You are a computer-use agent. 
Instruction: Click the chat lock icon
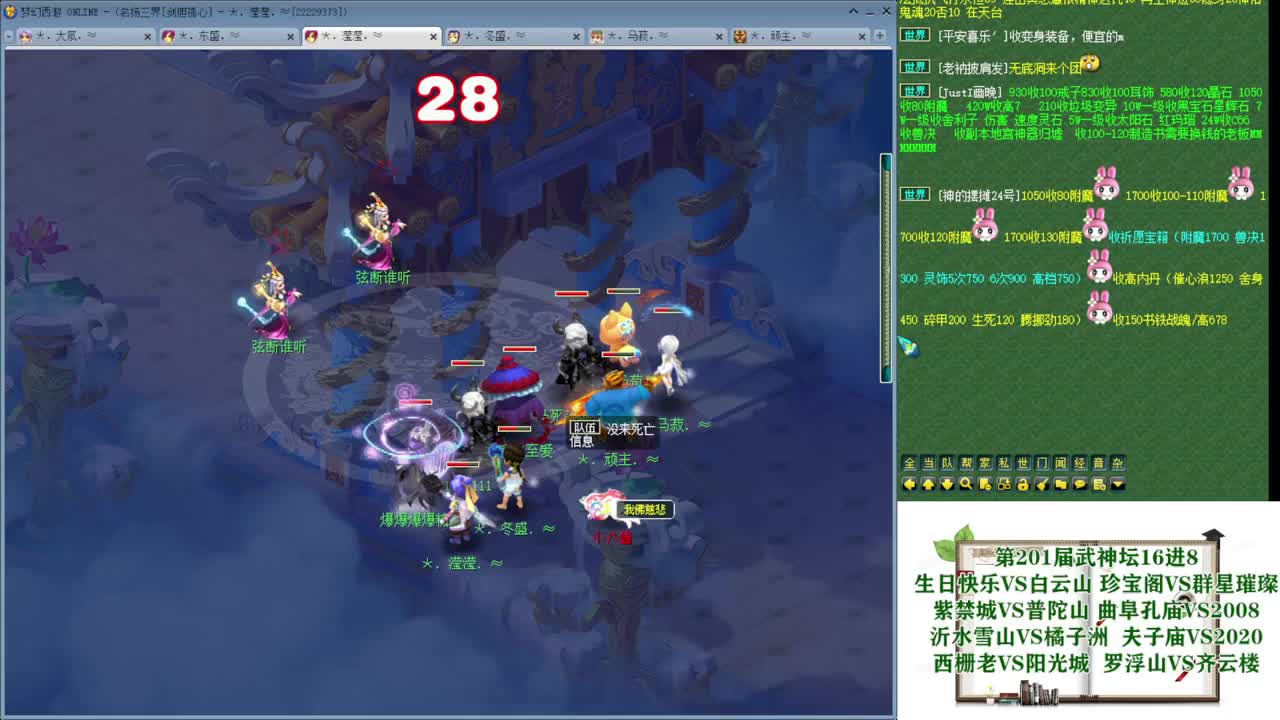click(1023, 484)
